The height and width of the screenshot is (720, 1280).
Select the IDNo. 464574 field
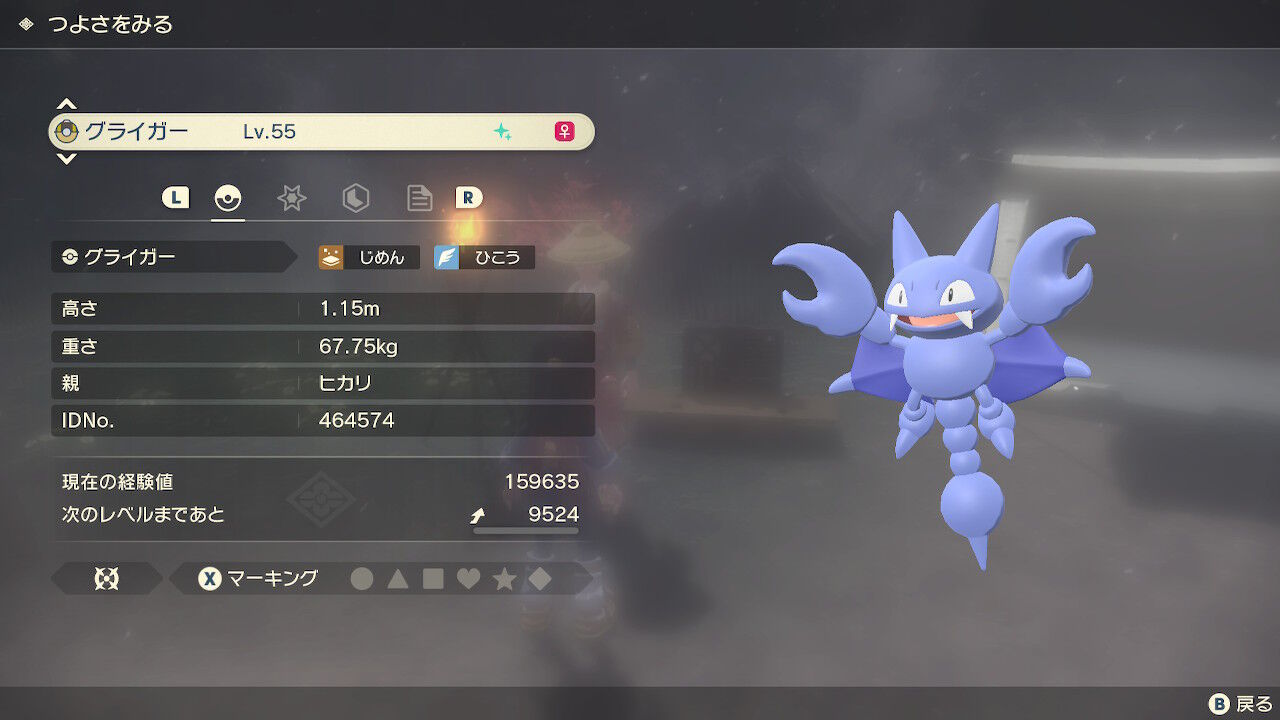click(322, 420)
